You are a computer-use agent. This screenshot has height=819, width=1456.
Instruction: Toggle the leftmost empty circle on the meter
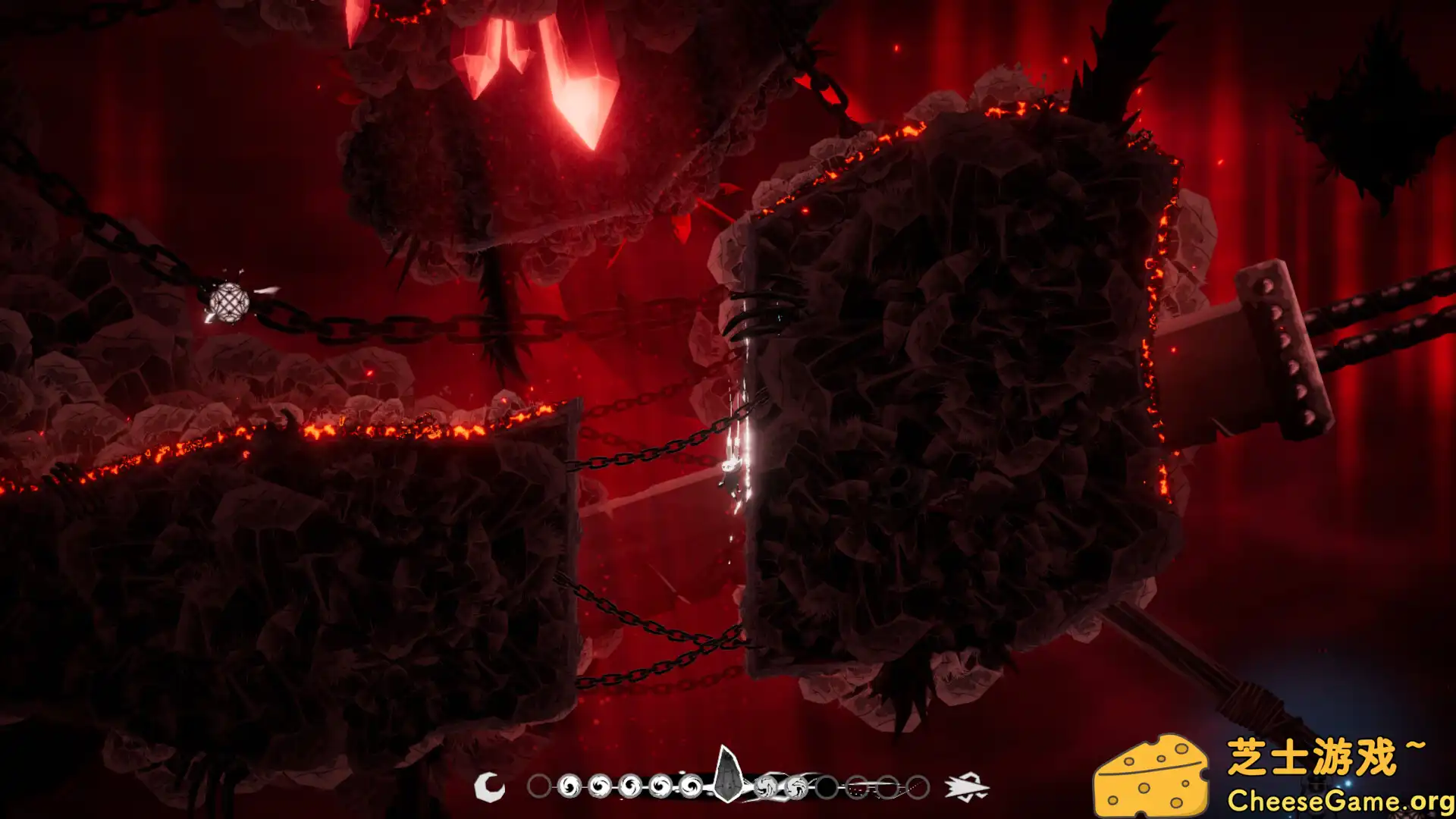tap(538, 786)
